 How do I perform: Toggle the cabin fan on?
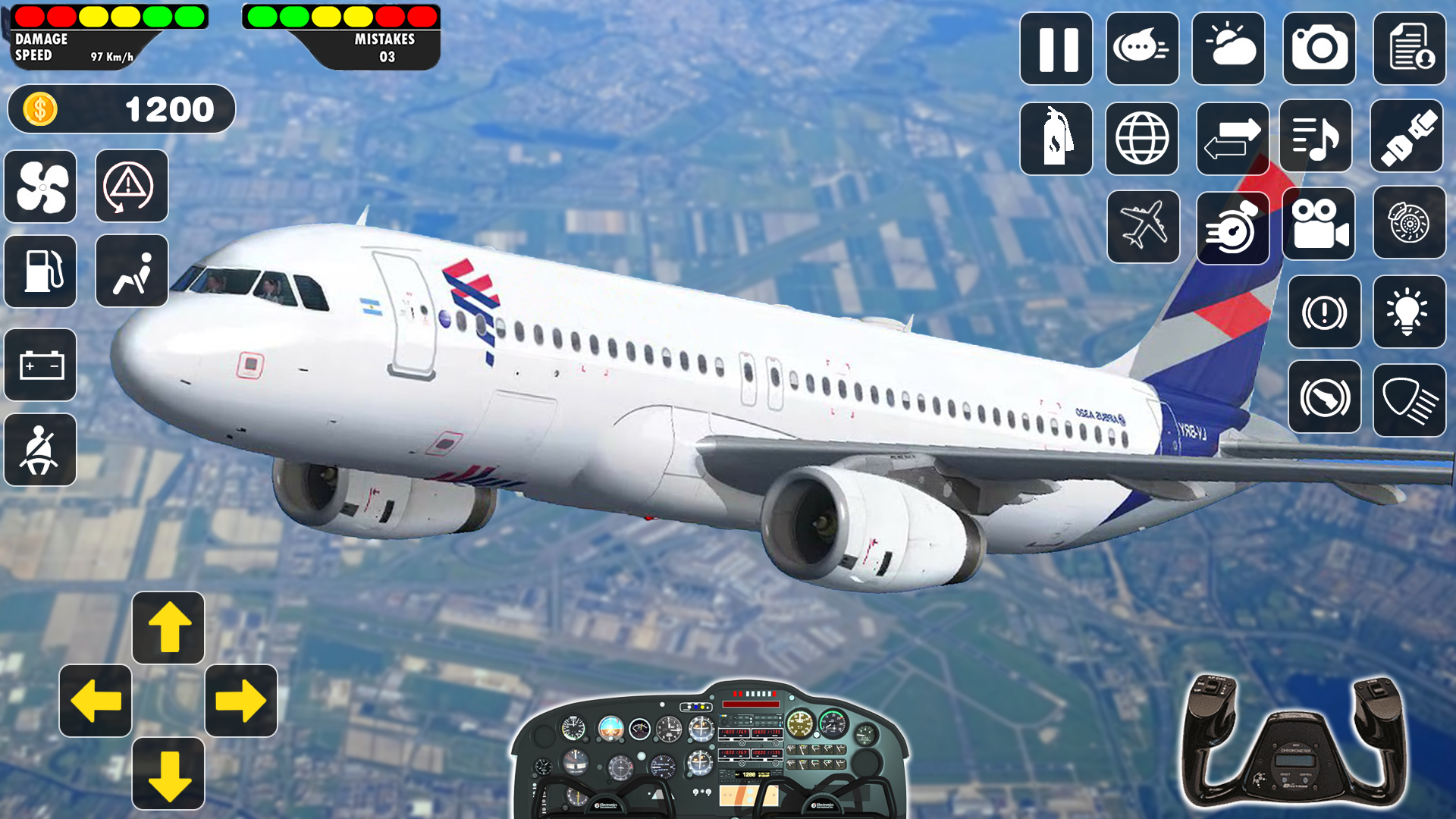40,187
